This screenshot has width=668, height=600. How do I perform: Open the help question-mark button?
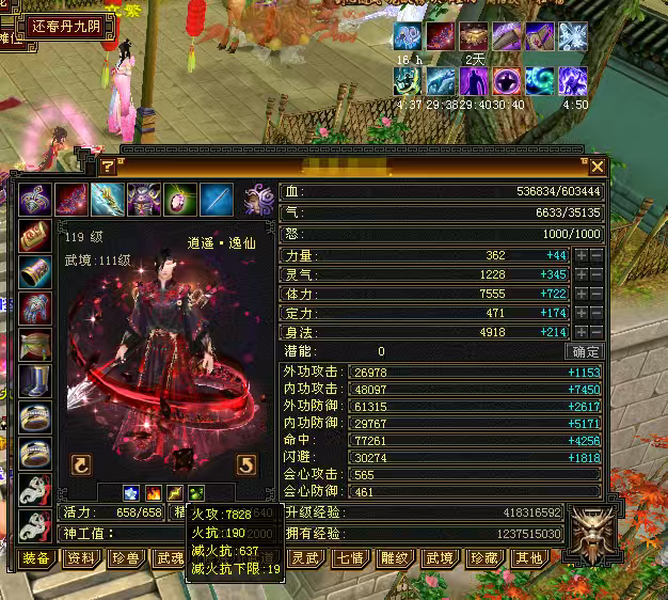[108, 167]
